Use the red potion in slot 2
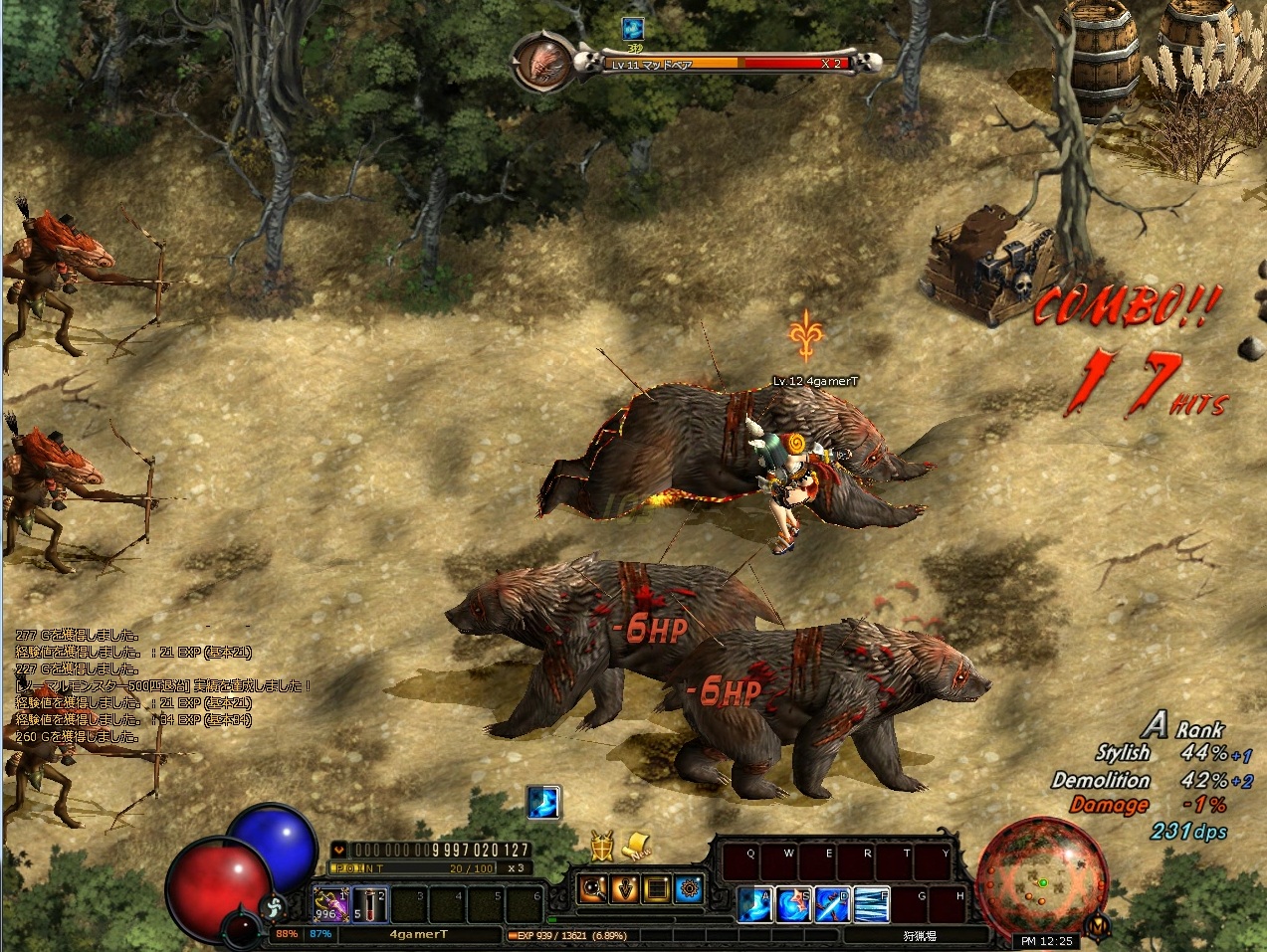Viewport: 1267px width, 952px height. [x=368, y=902]
